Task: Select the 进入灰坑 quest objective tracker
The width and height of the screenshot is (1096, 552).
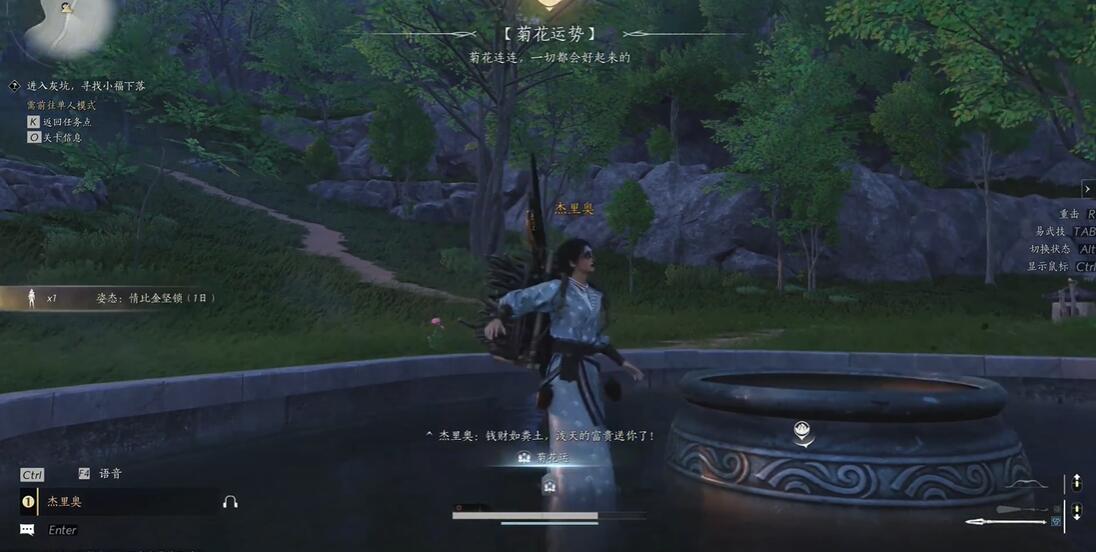Action: 85,87
